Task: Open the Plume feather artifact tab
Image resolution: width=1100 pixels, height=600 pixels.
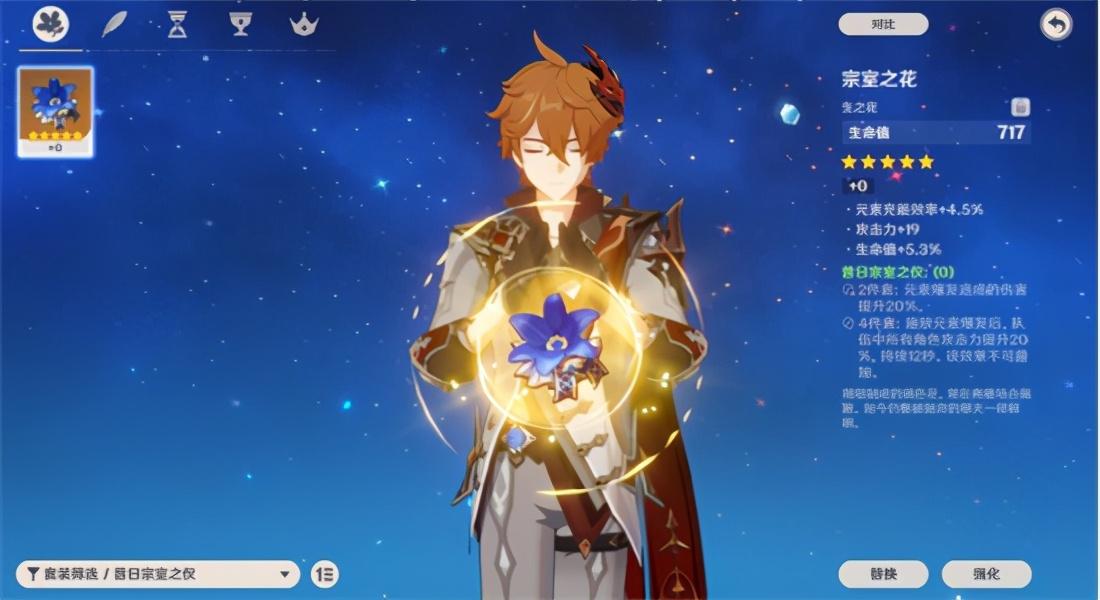Action: coord(114,24)
